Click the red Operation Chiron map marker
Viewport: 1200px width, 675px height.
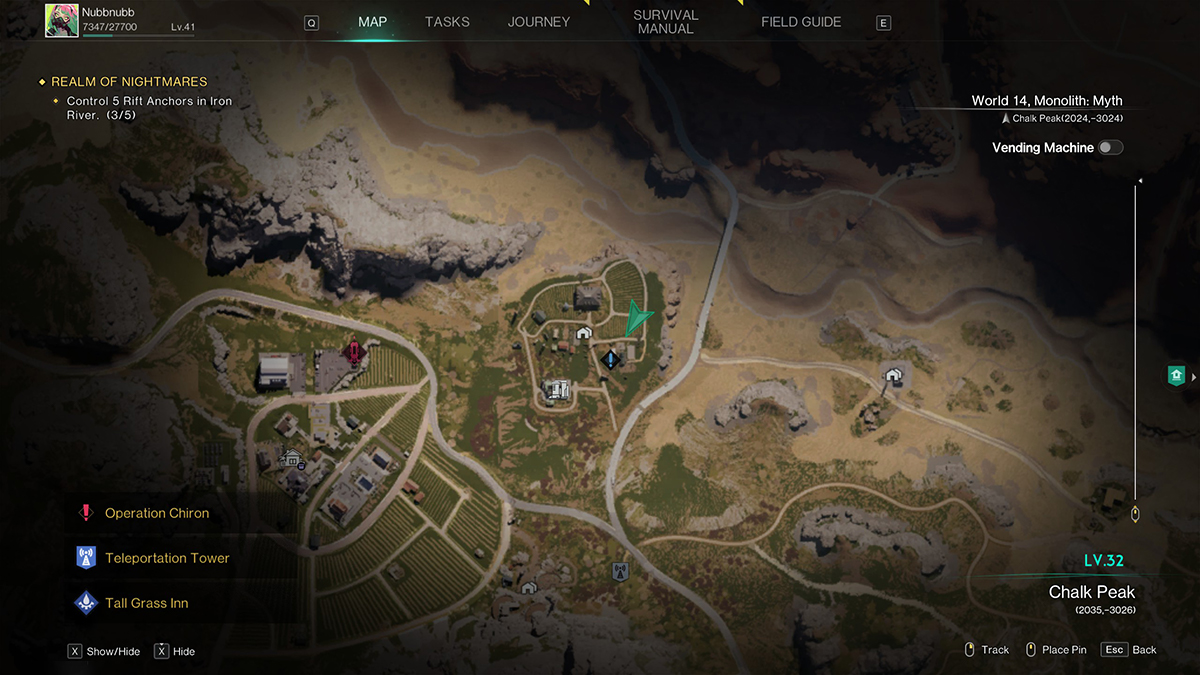click(352, 351)
